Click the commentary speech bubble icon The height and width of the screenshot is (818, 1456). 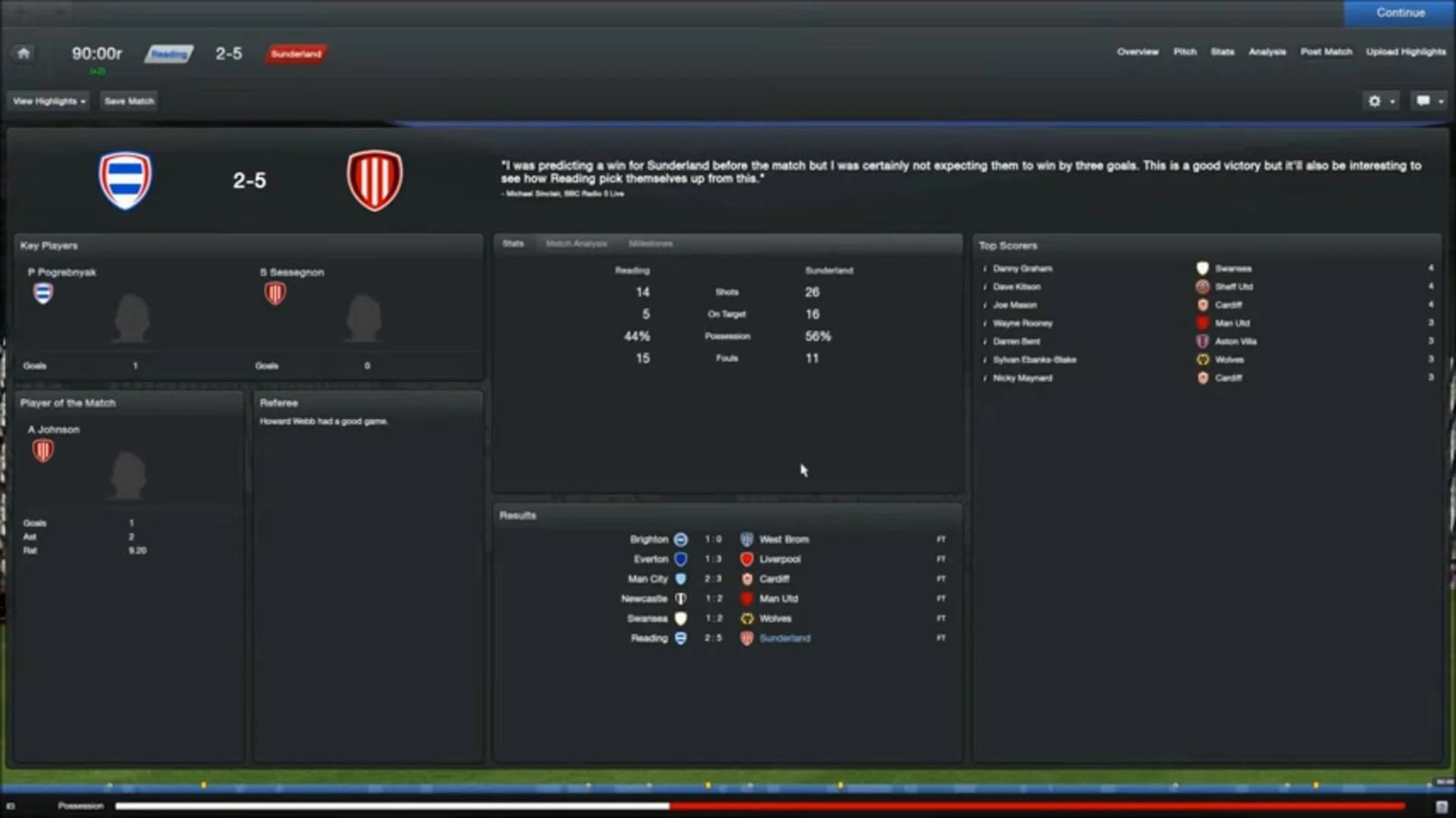coord(1424,100)
